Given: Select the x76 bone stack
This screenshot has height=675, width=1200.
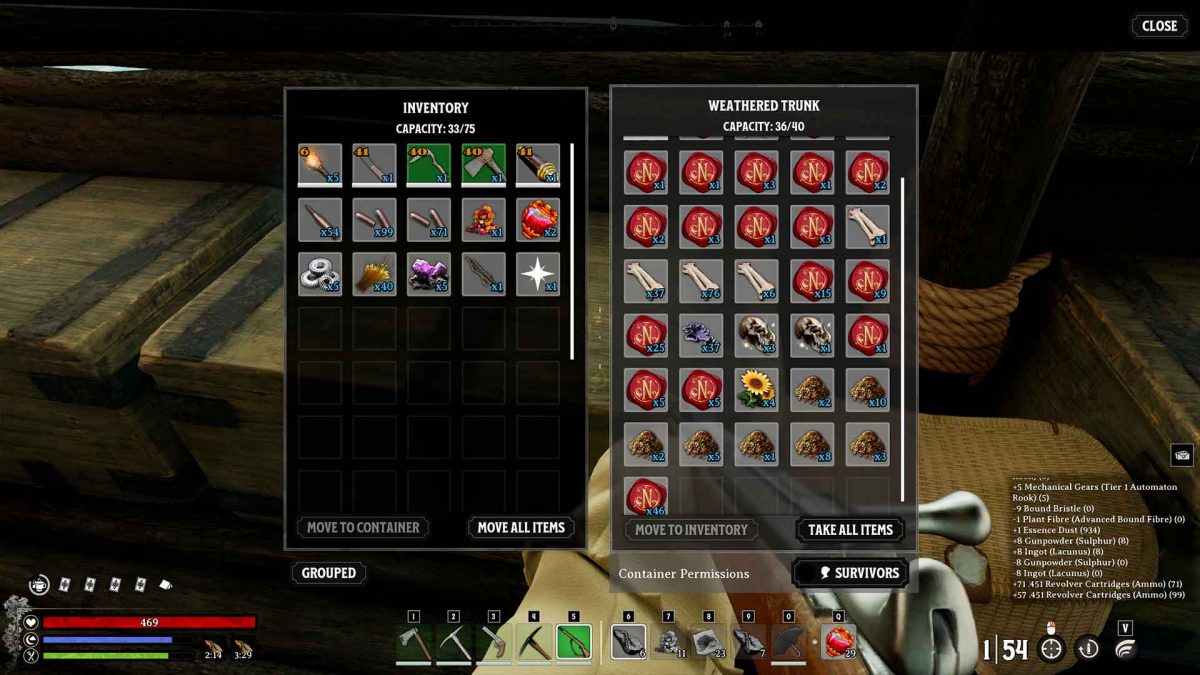Looking at the screenshot, I should point(701,281).
